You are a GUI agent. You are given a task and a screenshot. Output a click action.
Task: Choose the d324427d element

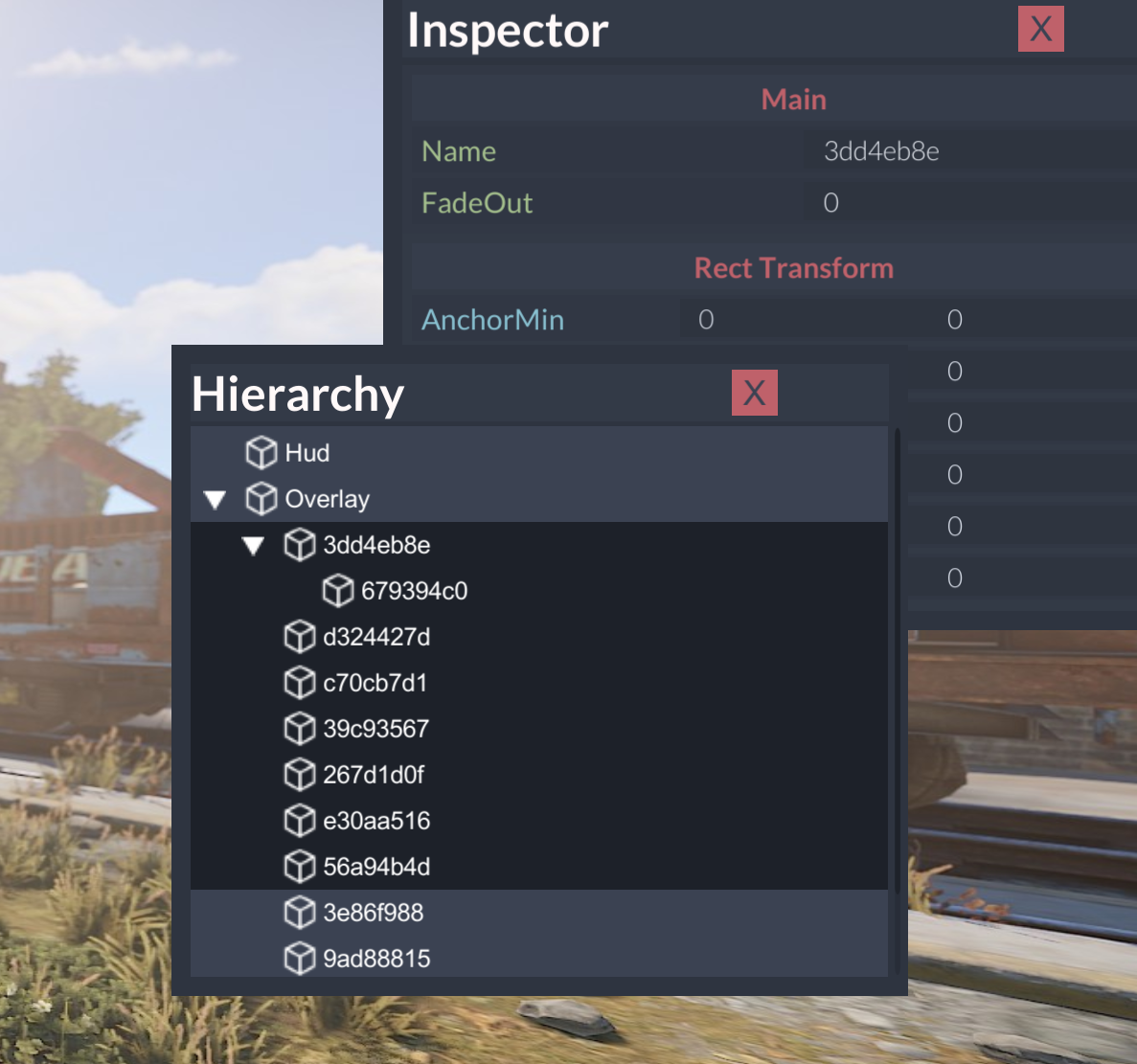tap(376, 637)
